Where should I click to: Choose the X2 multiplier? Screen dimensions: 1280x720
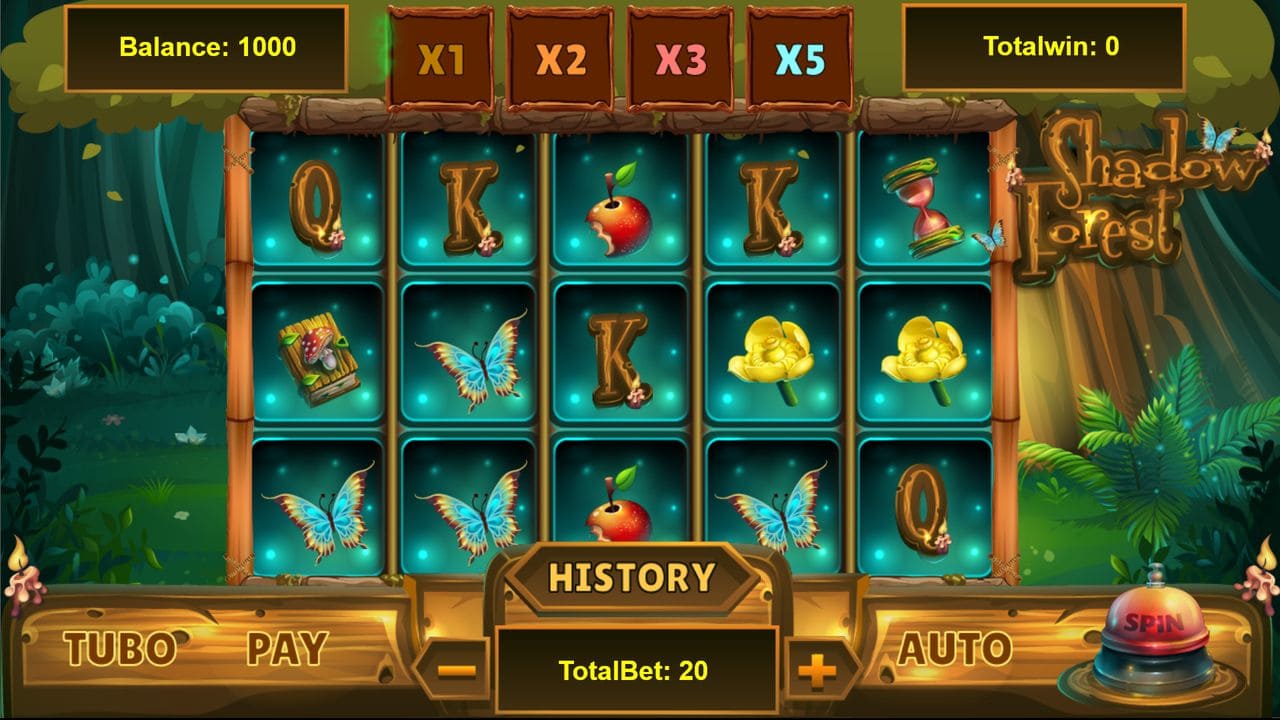pyautogui.click(x=561, y=60)
